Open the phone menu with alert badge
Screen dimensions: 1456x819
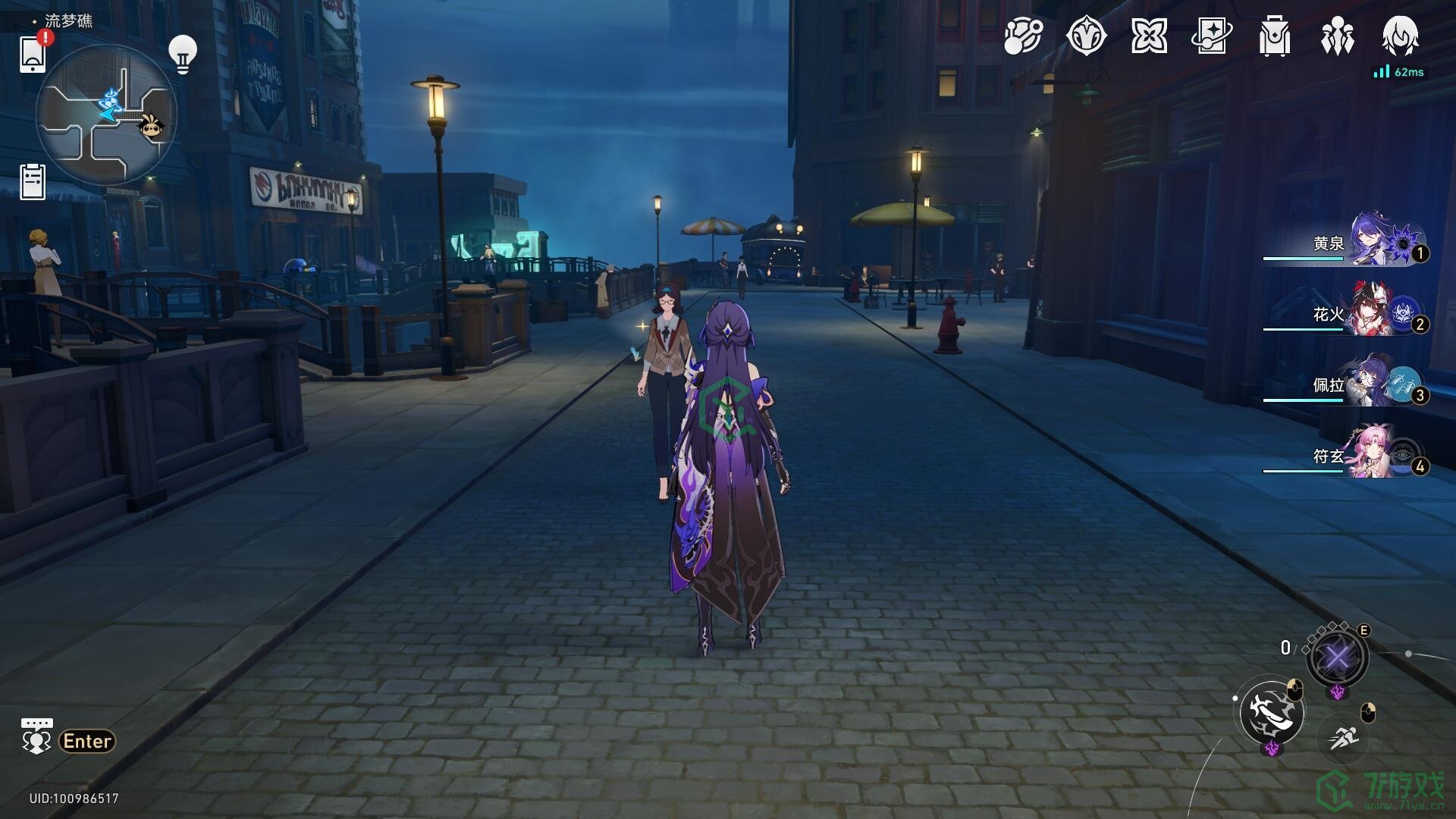[33, 53]
